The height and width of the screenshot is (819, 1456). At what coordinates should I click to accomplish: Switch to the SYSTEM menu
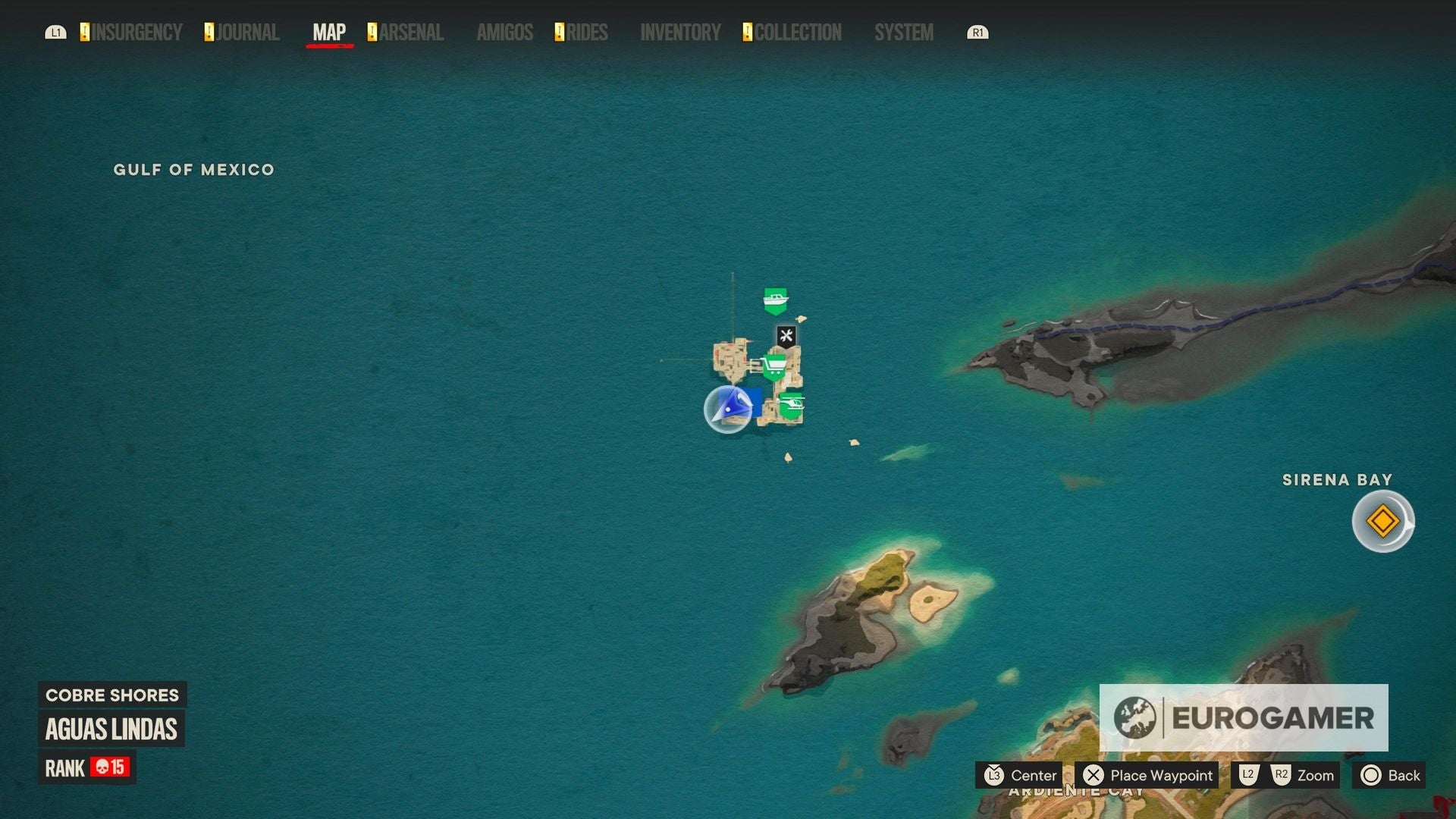903,33
